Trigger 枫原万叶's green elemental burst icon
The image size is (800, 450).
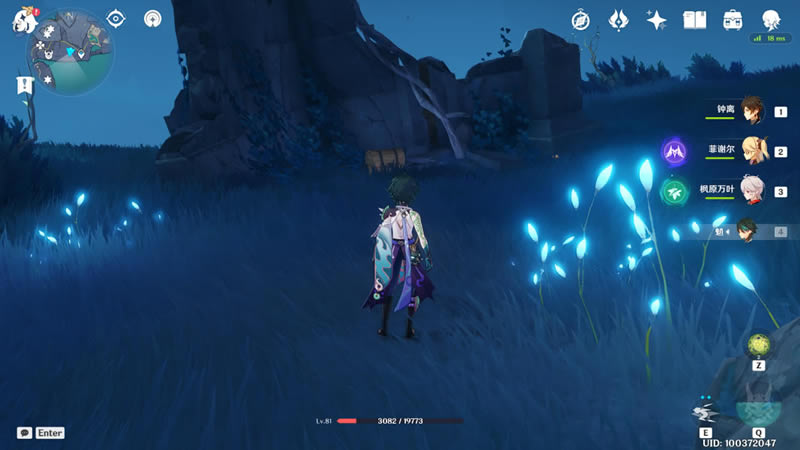coord(673,191)
